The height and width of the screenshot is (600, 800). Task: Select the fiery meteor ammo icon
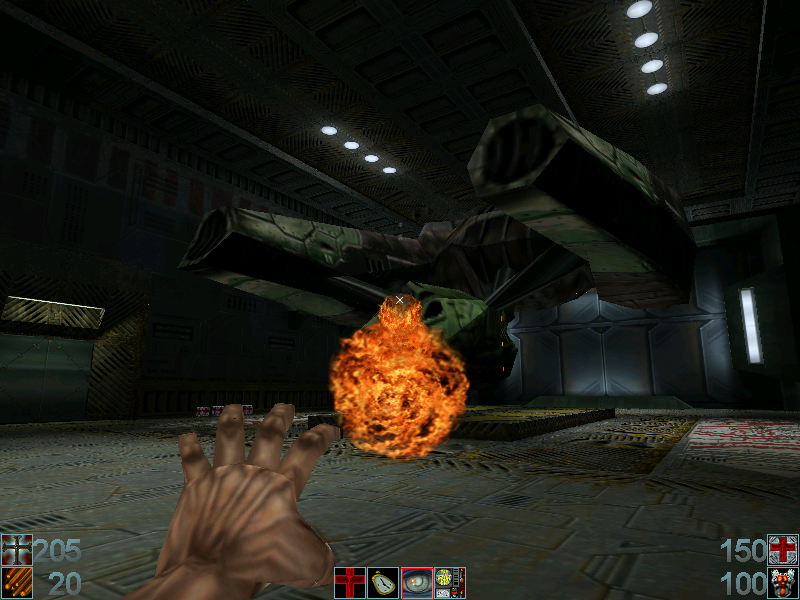pos(16,583)
